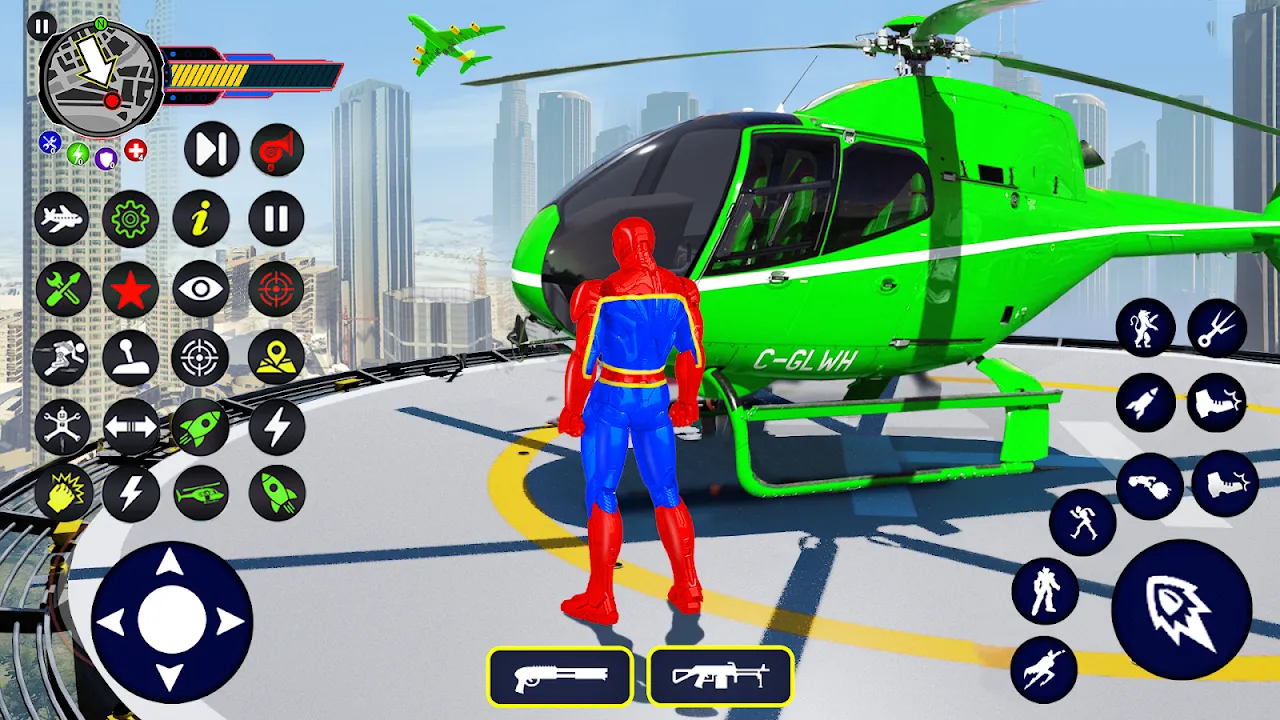Click the joystick lever icon
Image resolution: width=1280 pixels, height=720 pixels.
point(130,358)
